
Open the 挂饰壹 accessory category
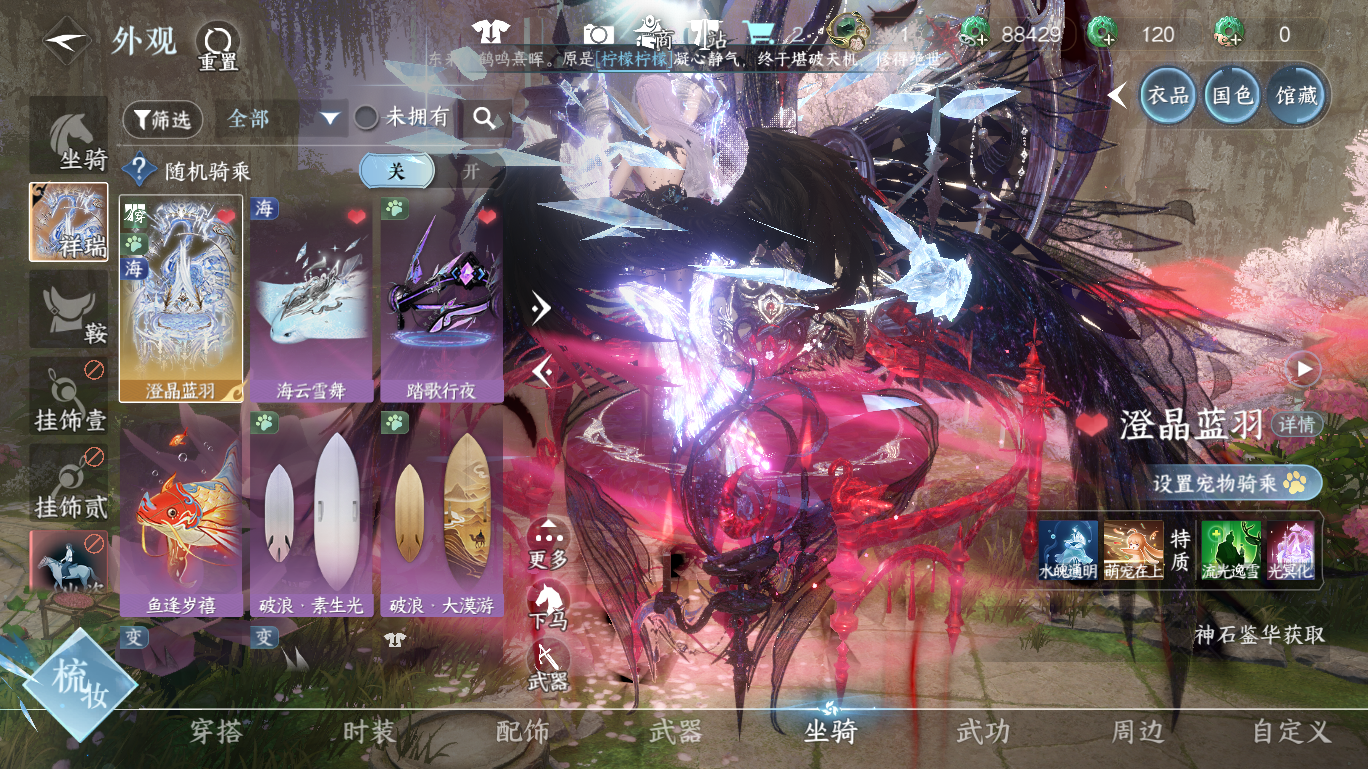(68, 396)
